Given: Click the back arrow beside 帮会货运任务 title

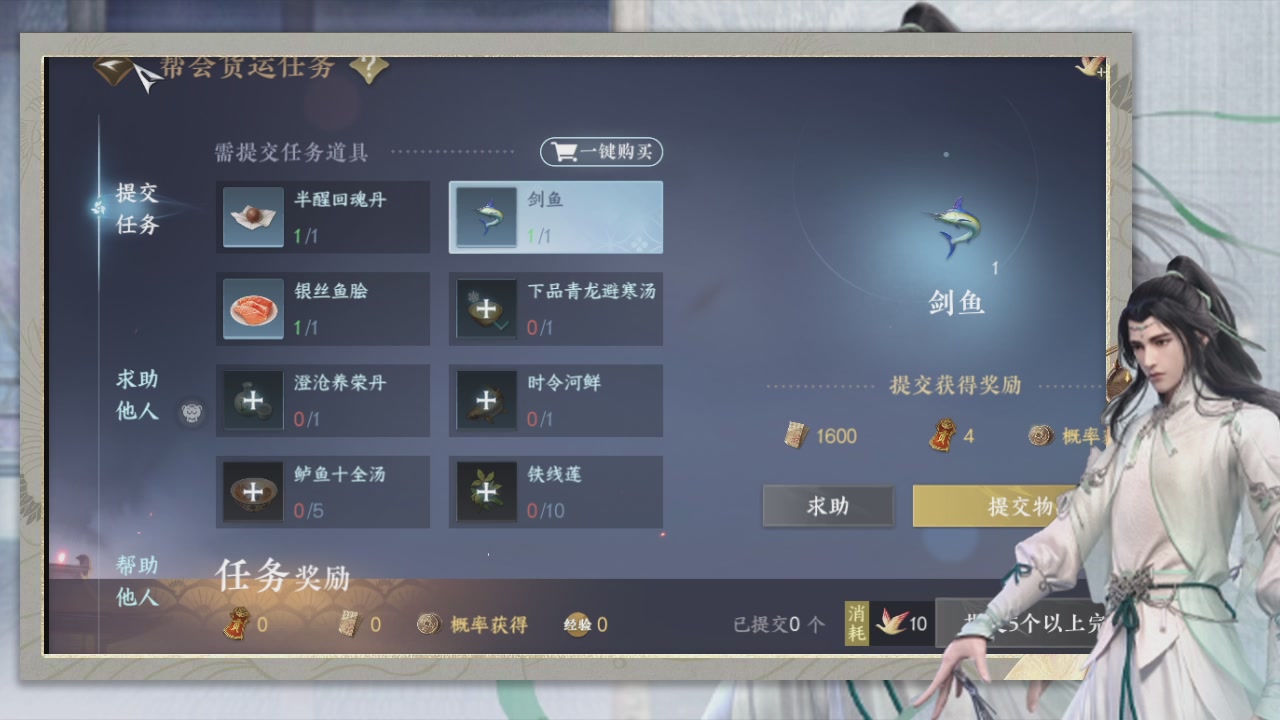Looking at the screenshot, I should [110, 68].
